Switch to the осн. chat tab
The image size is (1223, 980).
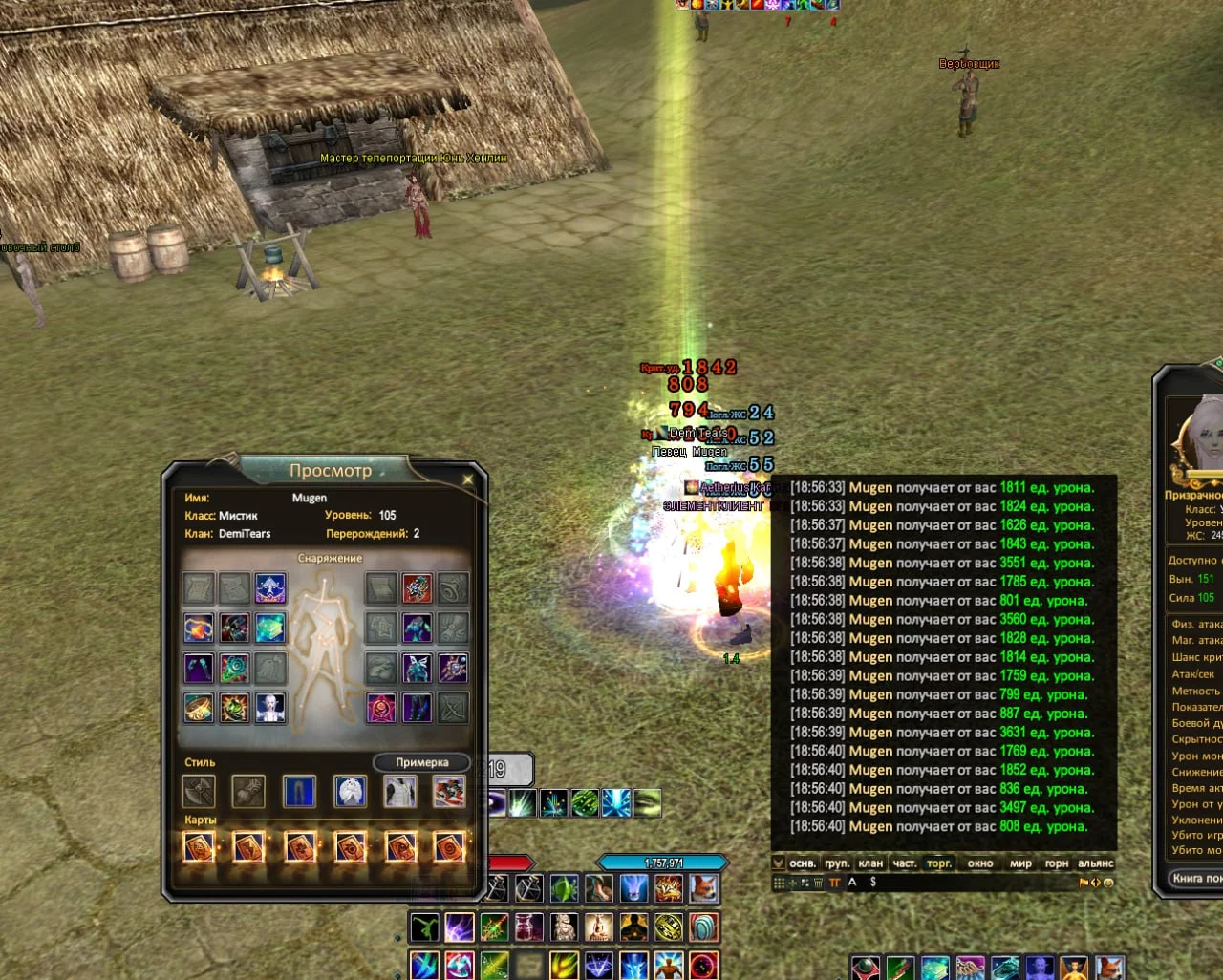803,863
